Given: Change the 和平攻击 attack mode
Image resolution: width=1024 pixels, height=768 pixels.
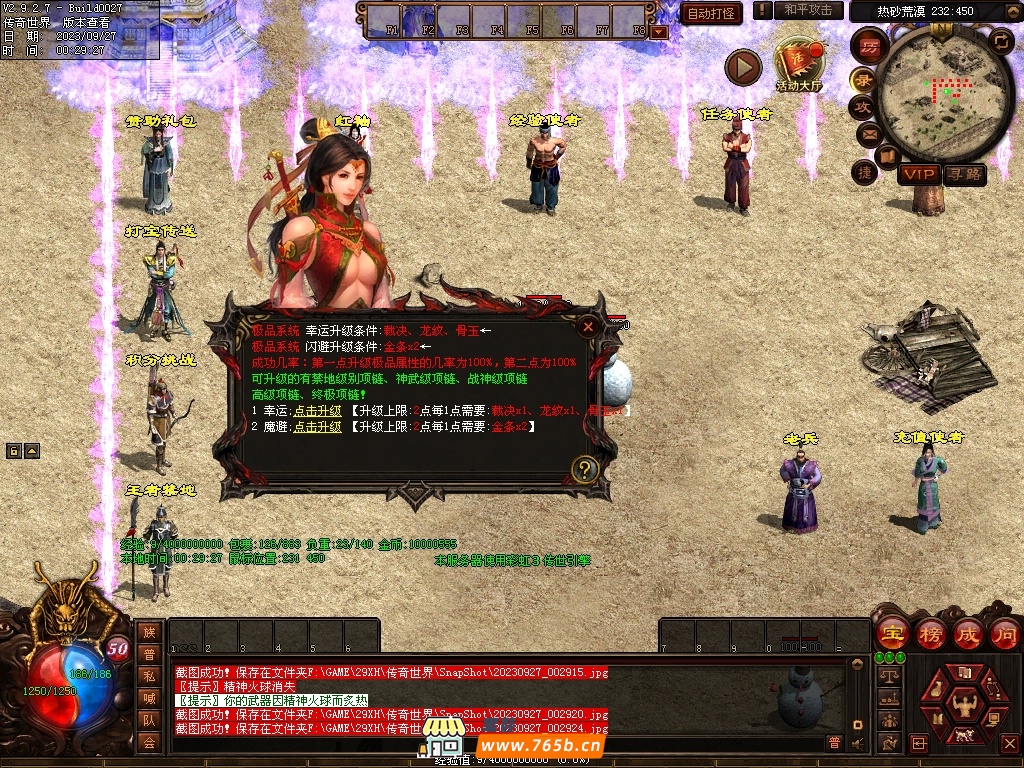Looking at the screenshot, I should click(x=808, y=10).
